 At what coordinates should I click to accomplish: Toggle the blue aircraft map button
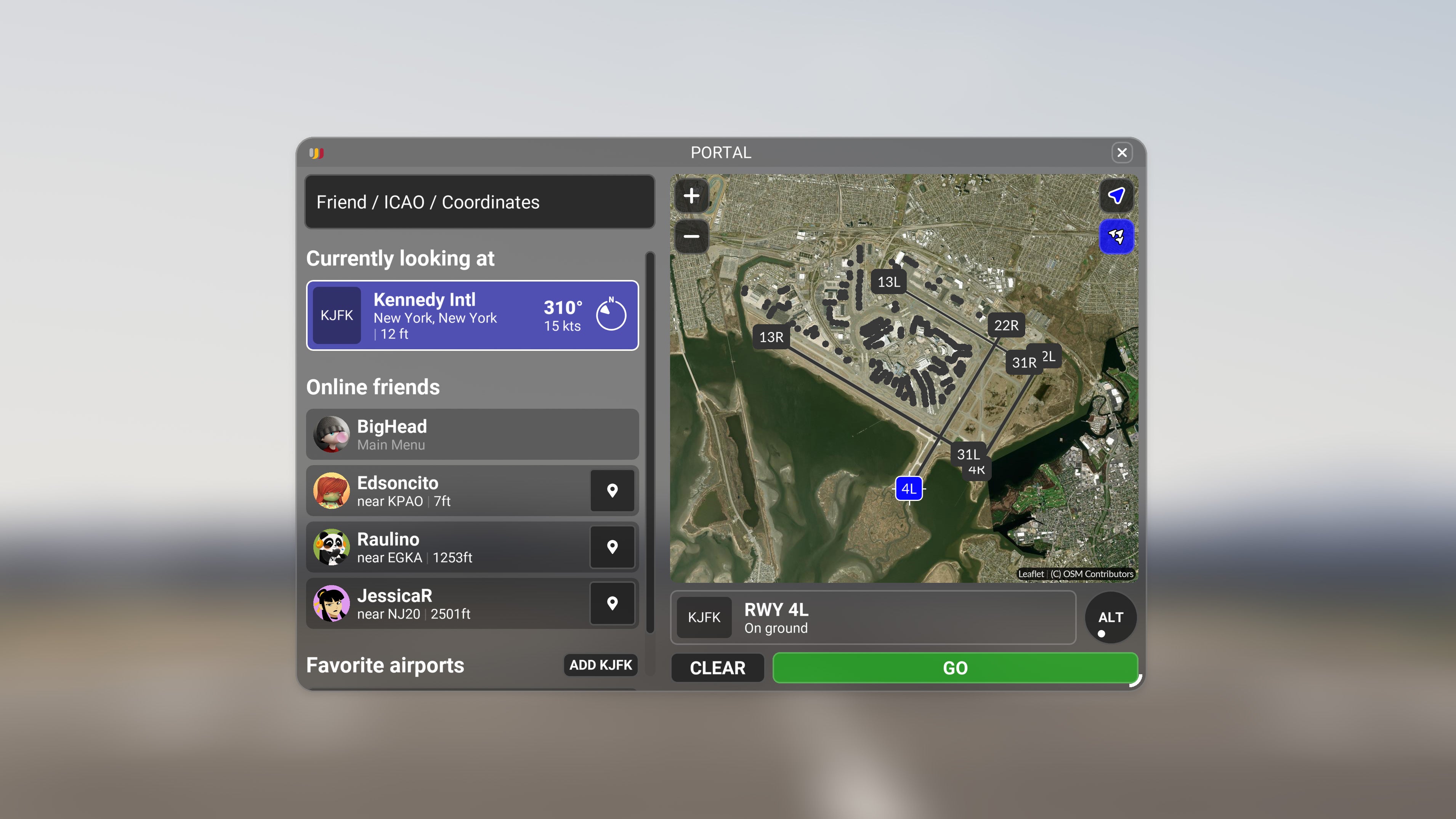click(1116, 236)
